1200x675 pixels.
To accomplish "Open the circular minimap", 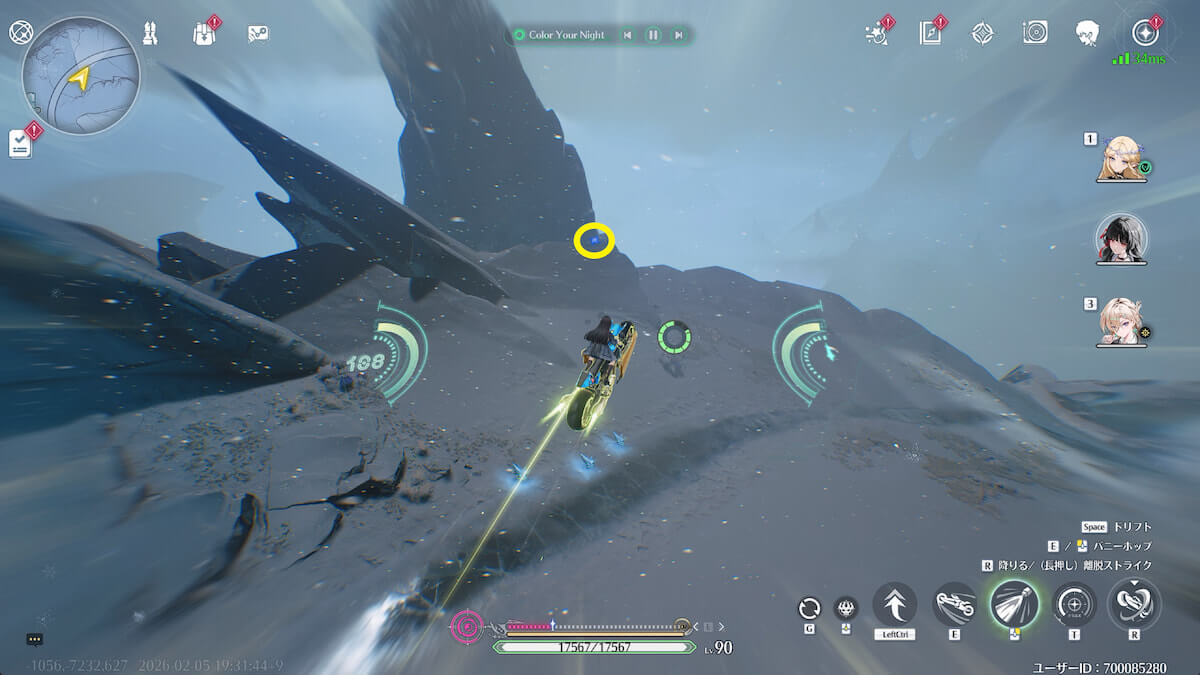I will [80, 76].
